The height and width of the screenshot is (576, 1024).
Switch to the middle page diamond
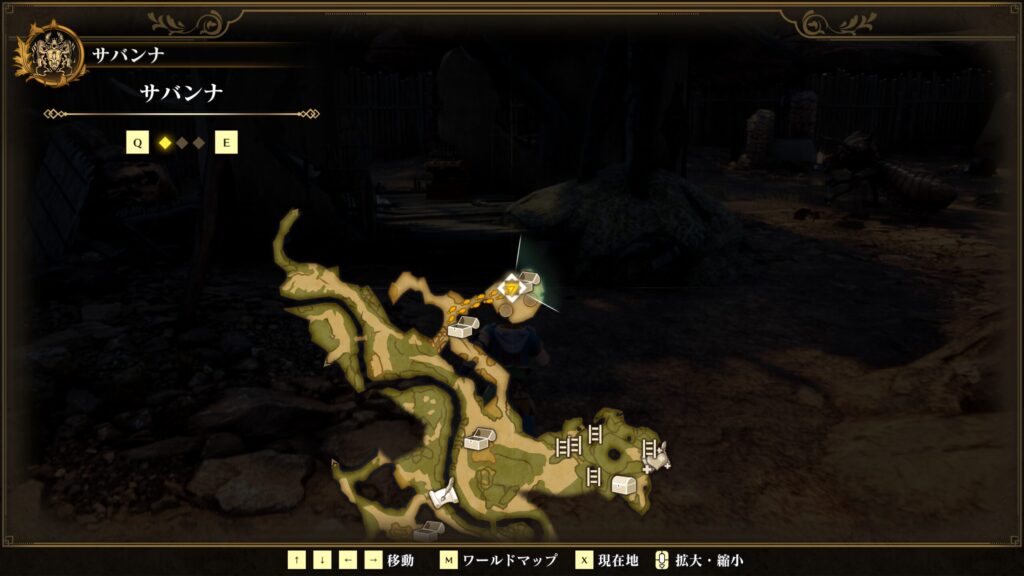[x=182, y=143]
